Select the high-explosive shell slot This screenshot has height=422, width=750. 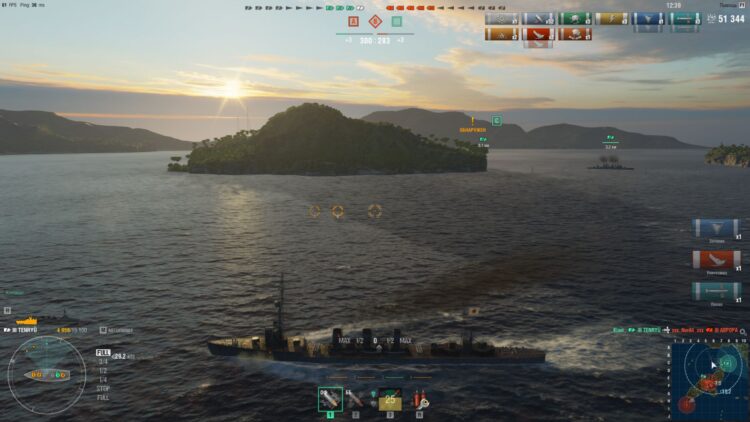(330, 399)
